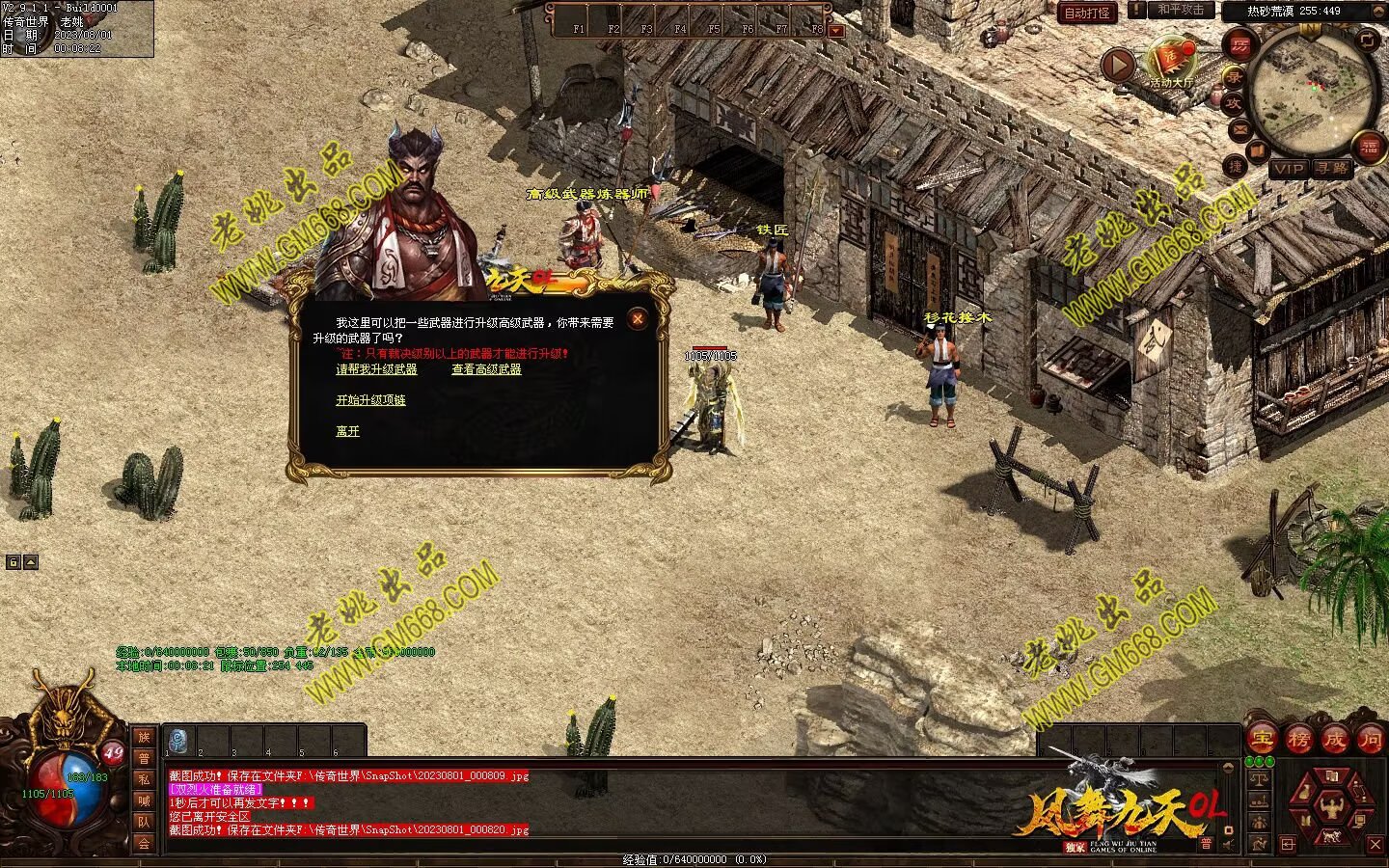
Task: Open the 宝 treasure shop button
Action: click(x=1262, y=740)
